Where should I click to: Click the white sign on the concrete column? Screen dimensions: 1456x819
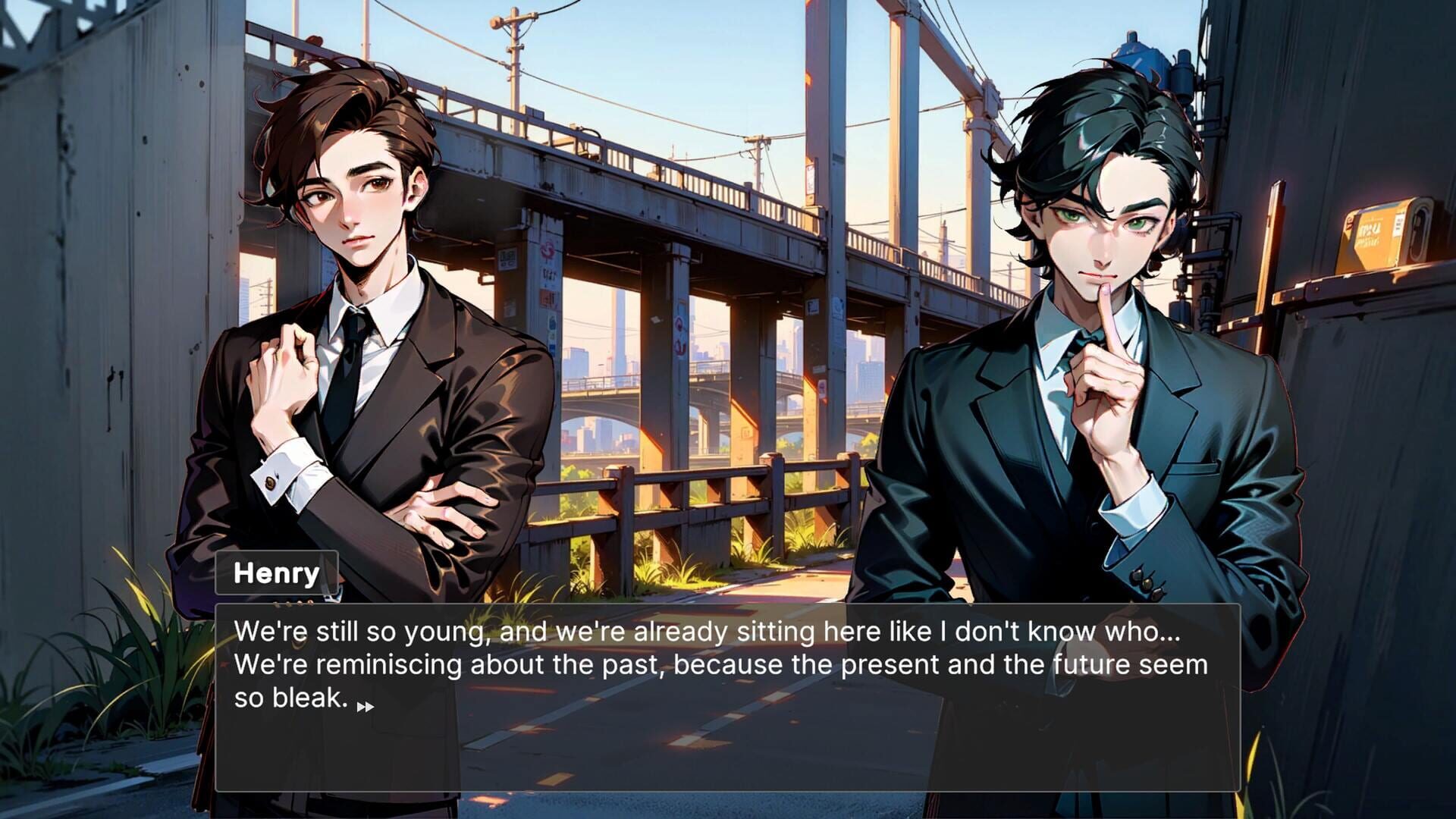click(507, 259)
